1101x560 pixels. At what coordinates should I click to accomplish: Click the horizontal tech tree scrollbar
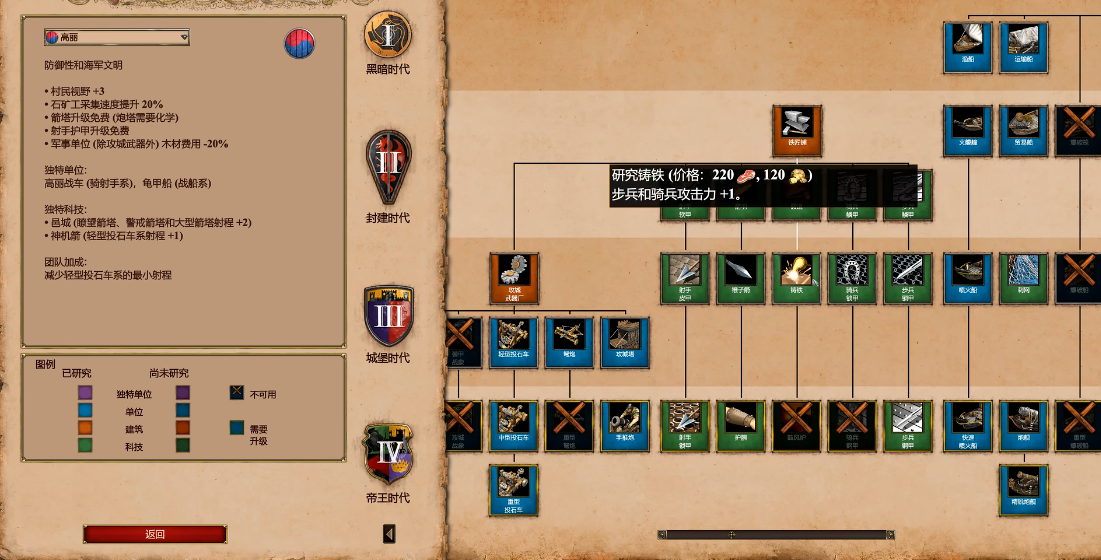(776, 534)
